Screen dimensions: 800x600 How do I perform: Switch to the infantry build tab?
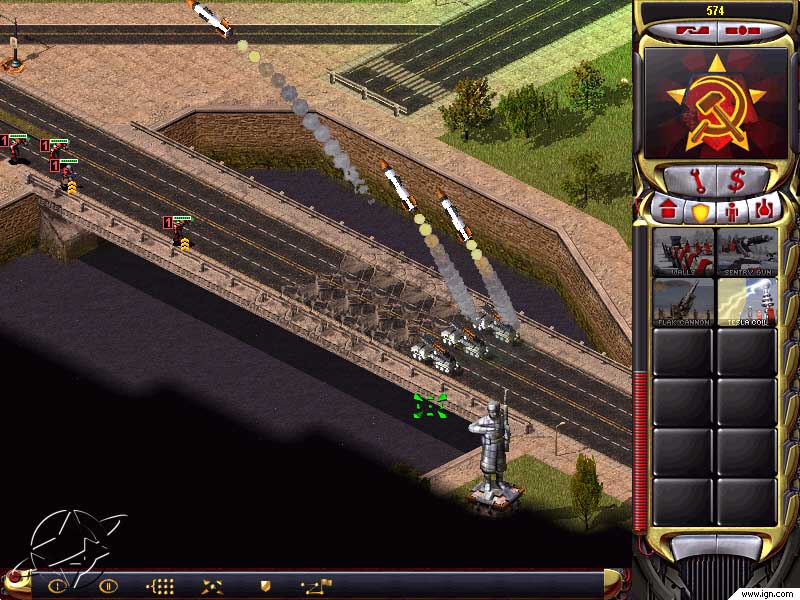tap(732, 211)
